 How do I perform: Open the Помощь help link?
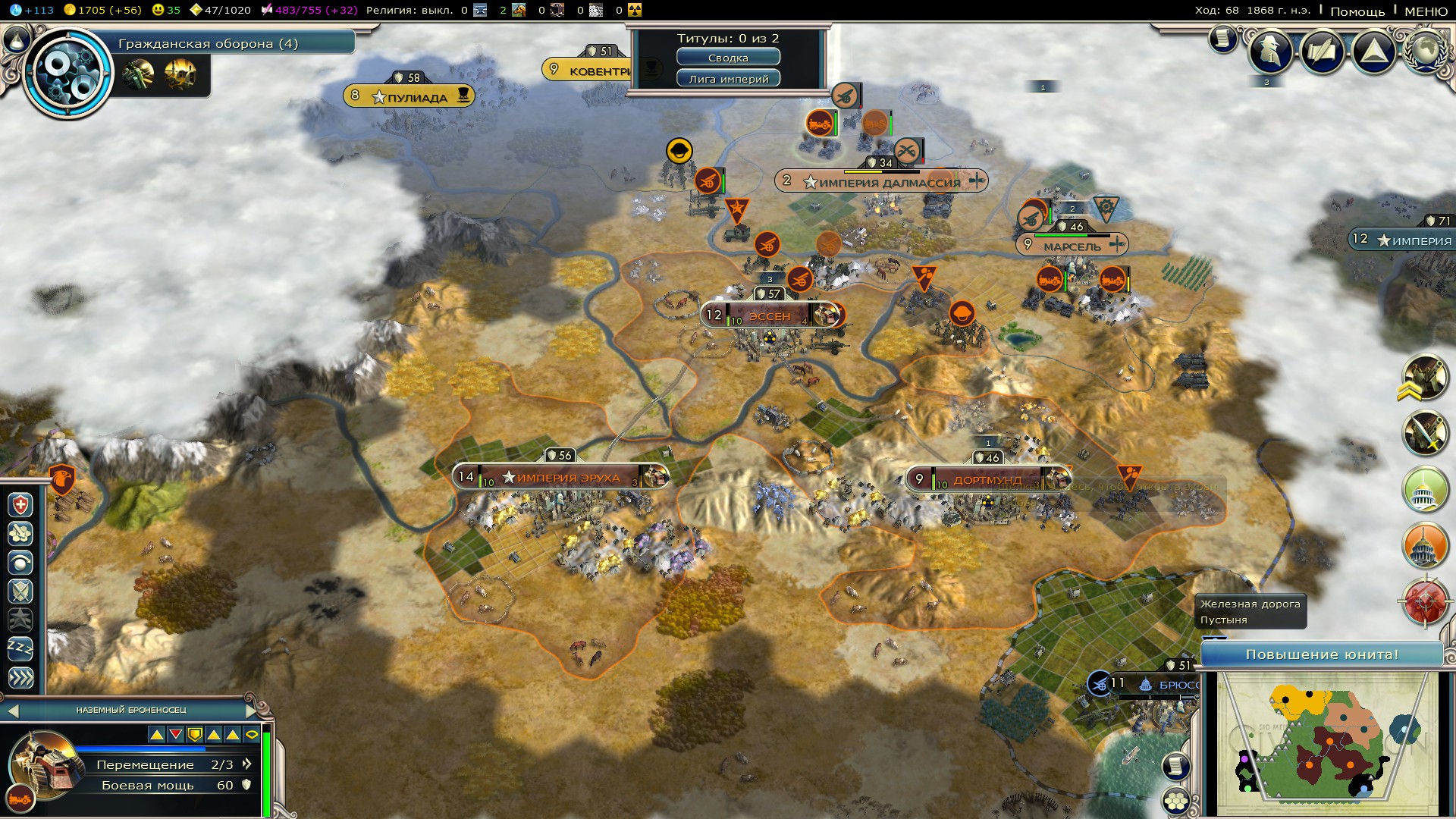pos(1357,11)
